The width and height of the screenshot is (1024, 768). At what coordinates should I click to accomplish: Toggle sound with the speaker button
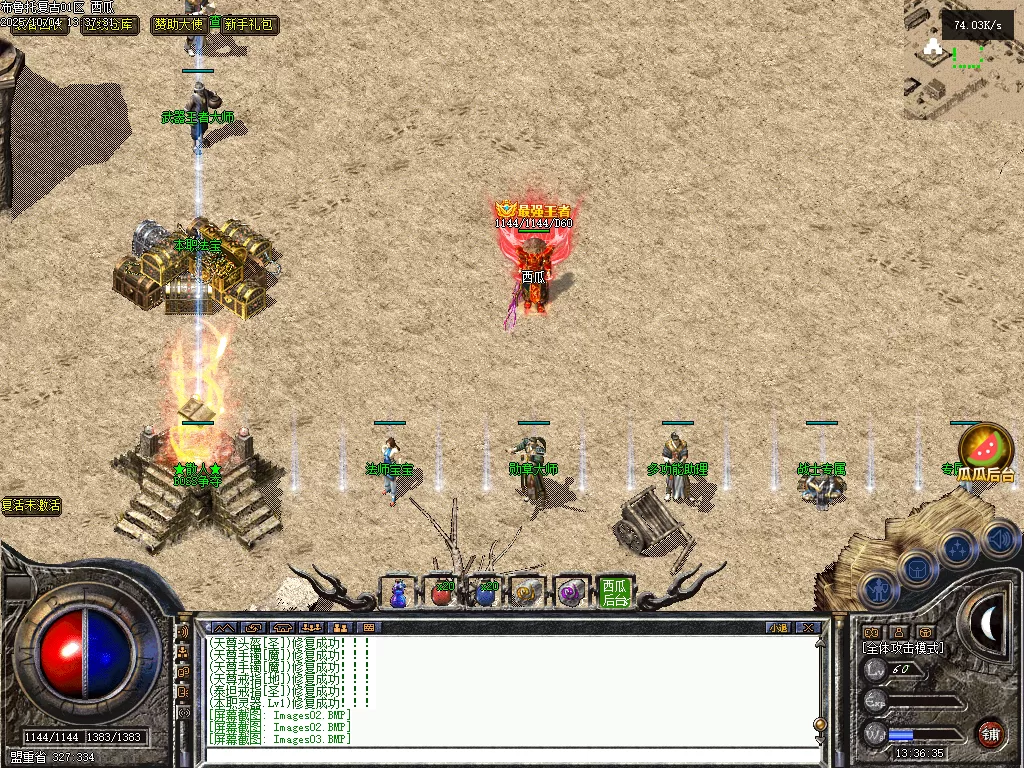click(996, 538)
